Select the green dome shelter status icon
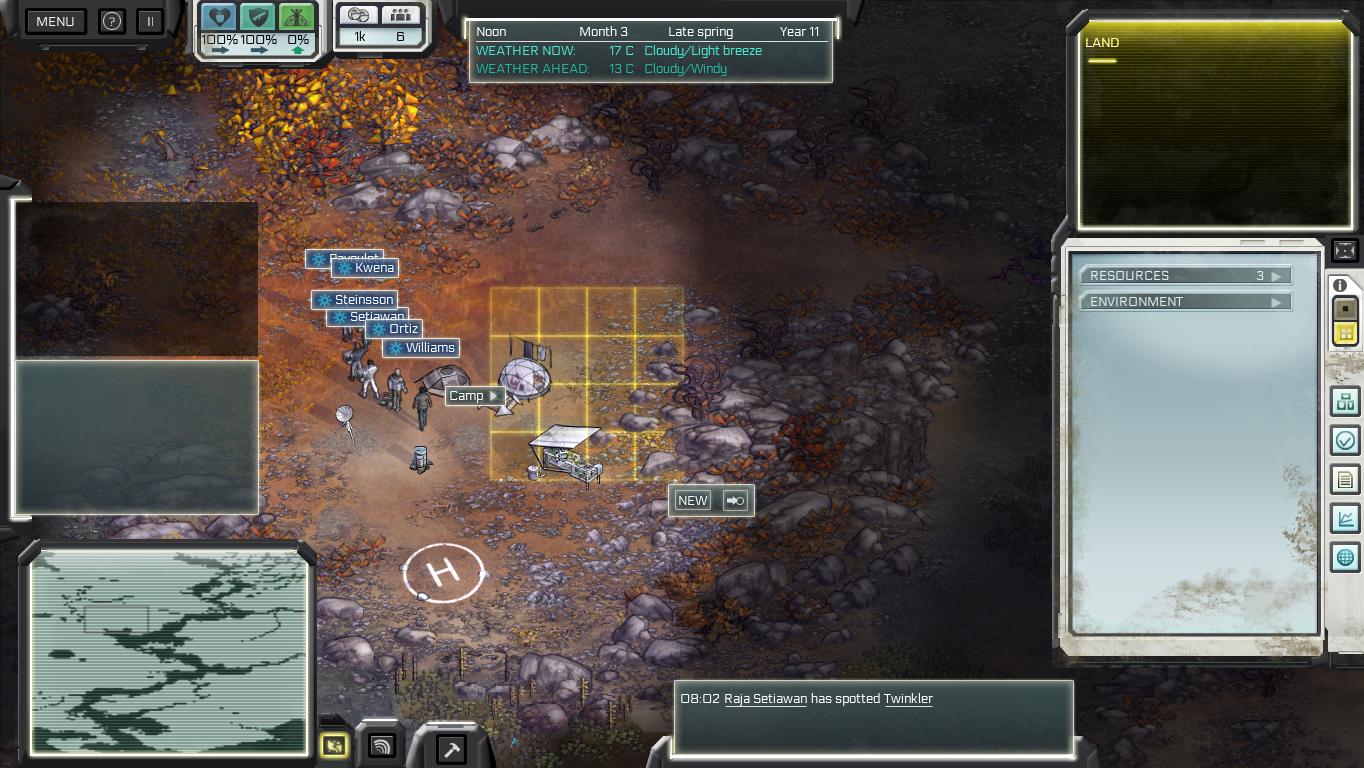Viewport: 1364px width, 768px height. [x=296, y=17]
